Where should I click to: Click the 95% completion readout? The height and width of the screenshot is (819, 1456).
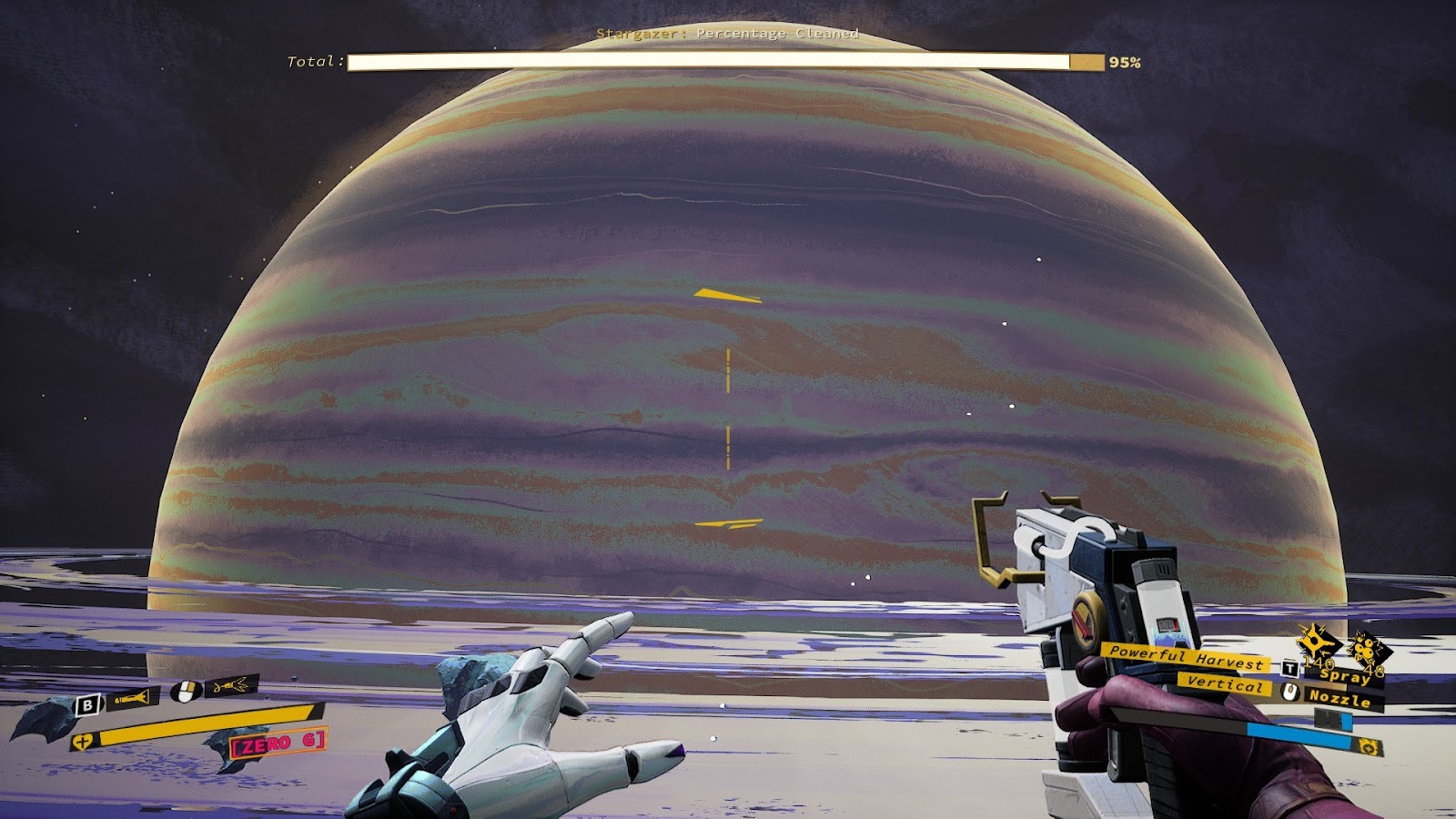tap(1123, 63)
